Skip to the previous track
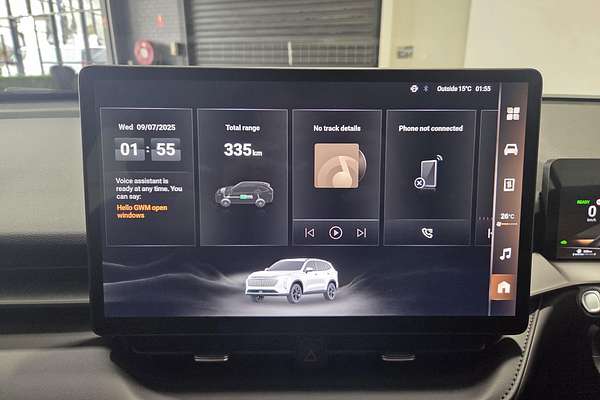 [x=310, y=232]
